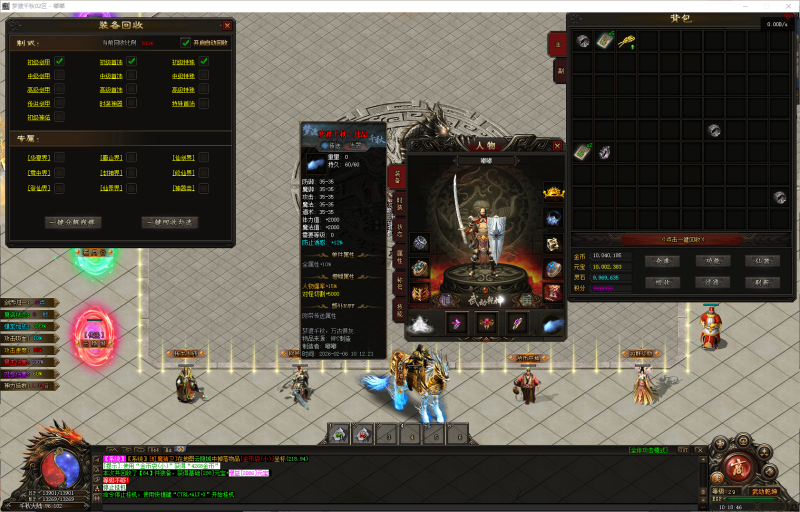Select the white dice equipment slot
Image resolution: width=800 pixels, height=512 pixels.
(x=553, y=244)
